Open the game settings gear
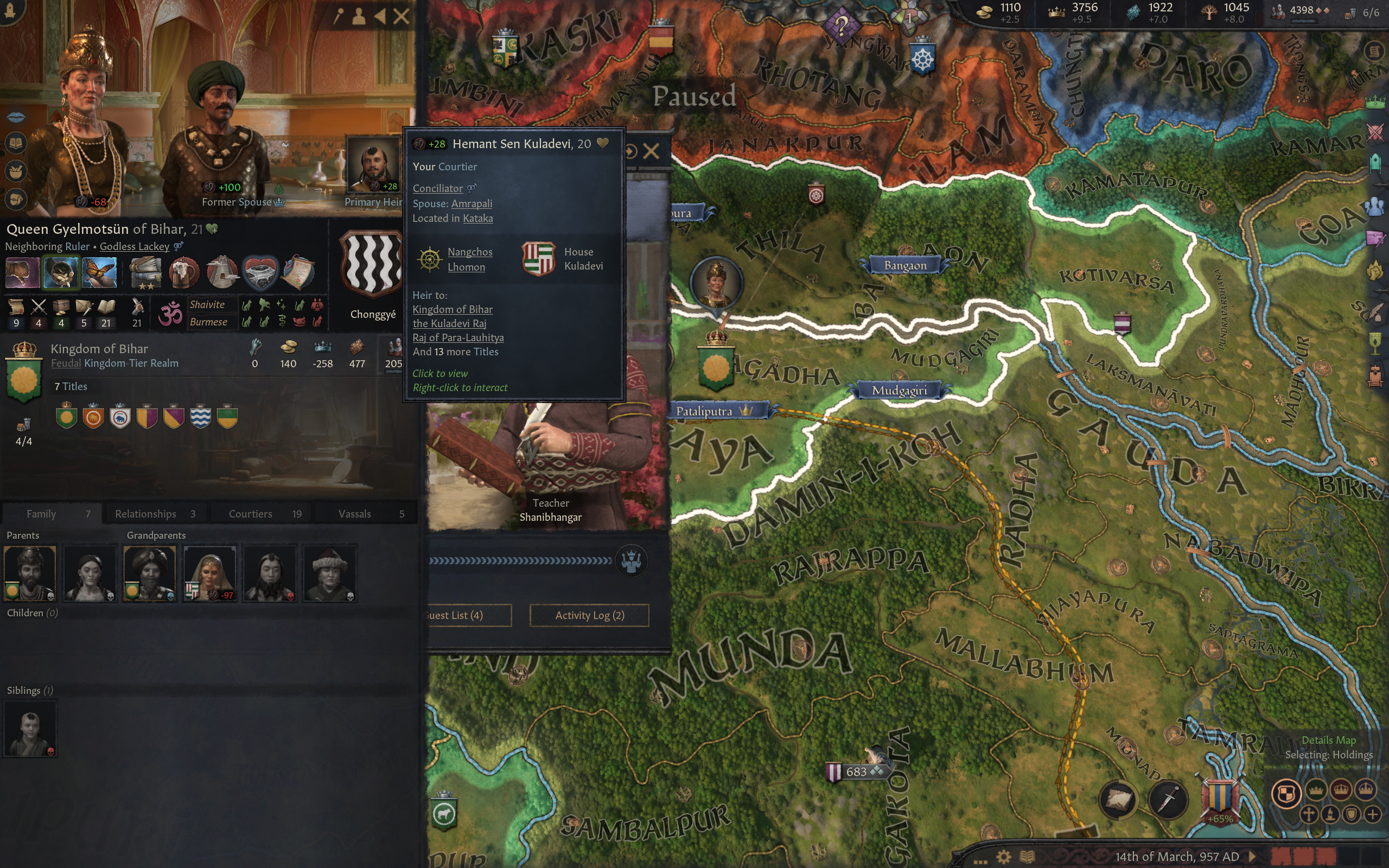This screenshot has height=868, width=1389. [x=1003, y=857]
